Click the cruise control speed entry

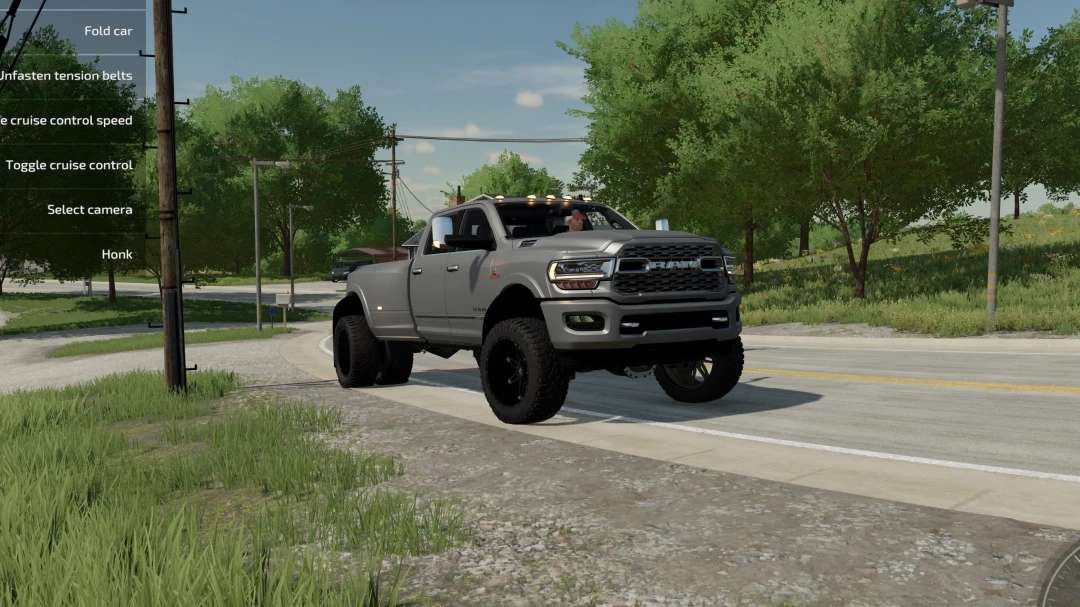tap(66, 120)
